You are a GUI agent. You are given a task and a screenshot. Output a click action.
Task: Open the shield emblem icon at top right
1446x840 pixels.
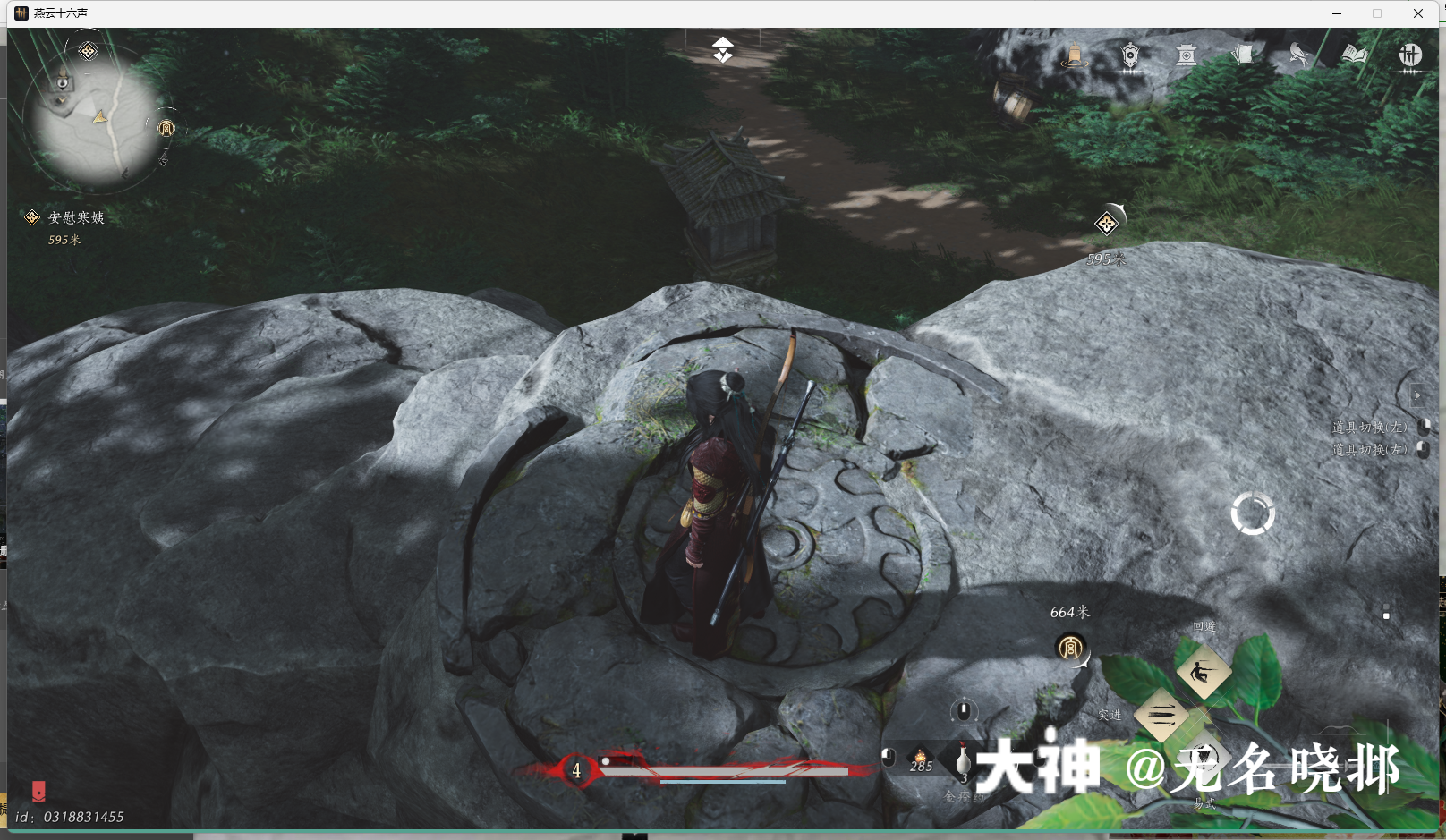1129,55
